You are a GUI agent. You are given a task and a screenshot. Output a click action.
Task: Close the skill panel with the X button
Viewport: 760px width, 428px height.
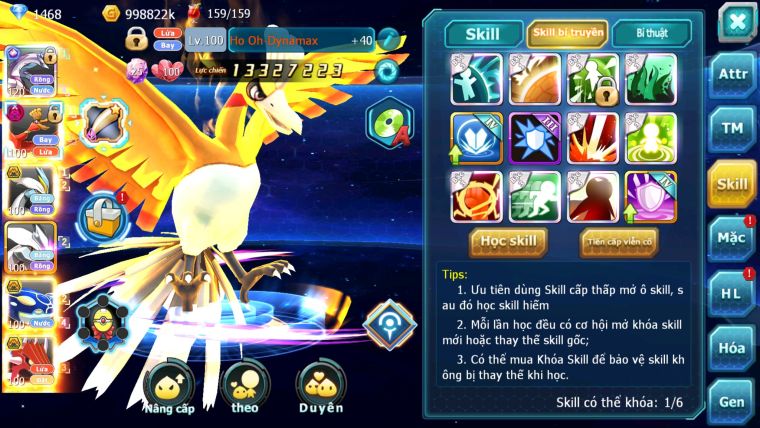pos(736,20)
